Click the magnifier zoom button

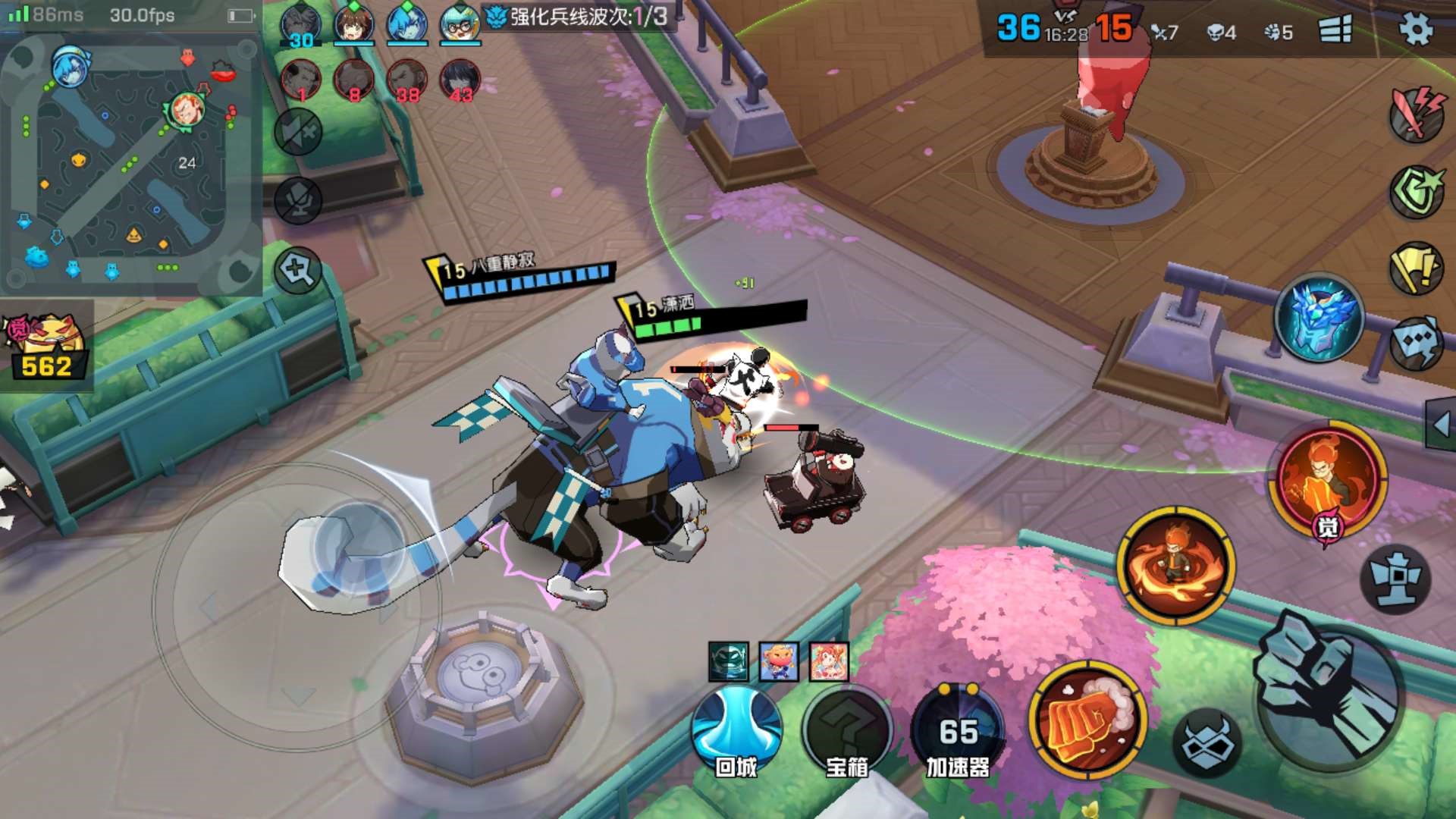(298, 269)
